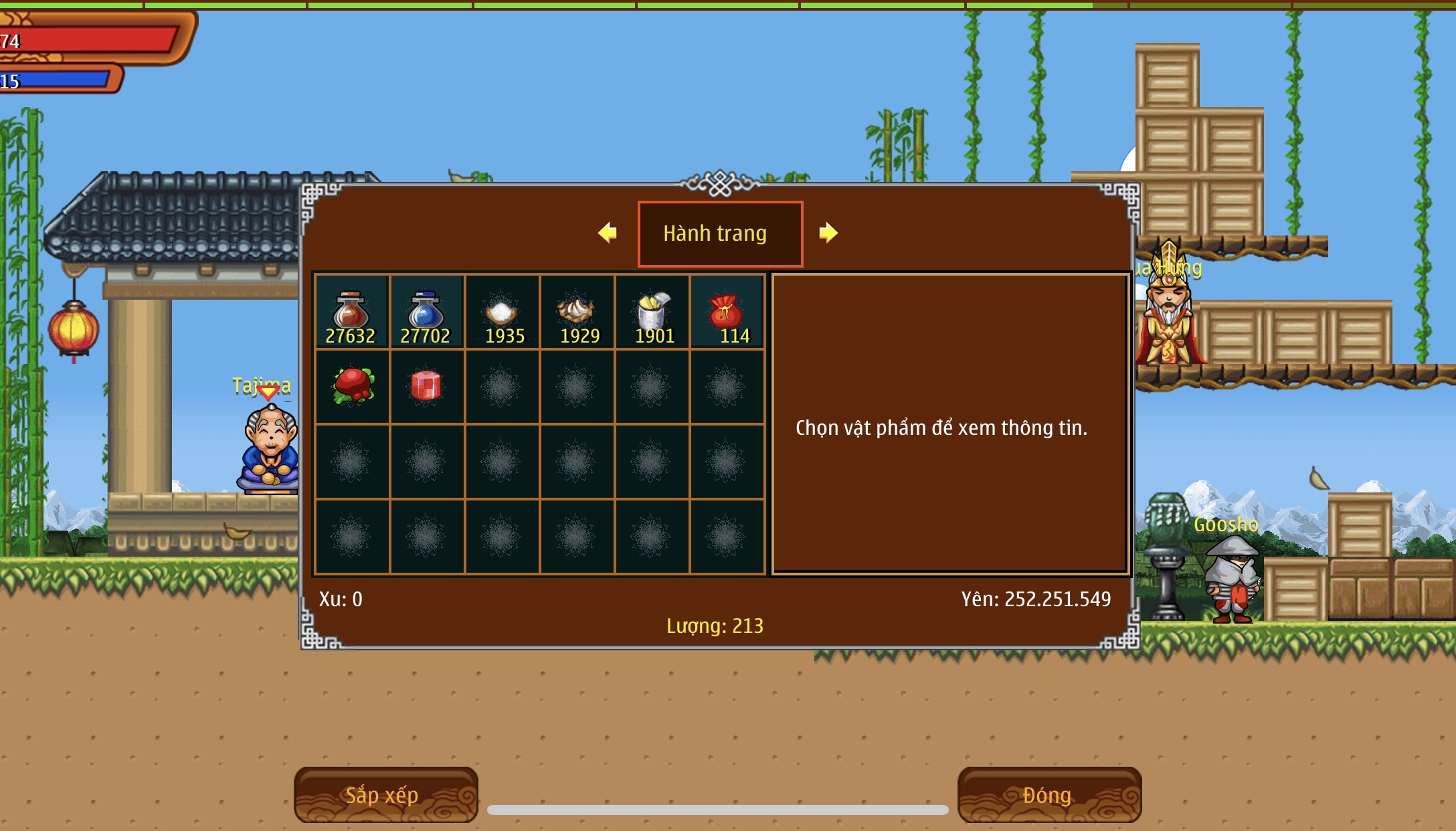Screen dimensions: 1456x831
Task: Pick the tin can item slot
Action: click(652, 313)
